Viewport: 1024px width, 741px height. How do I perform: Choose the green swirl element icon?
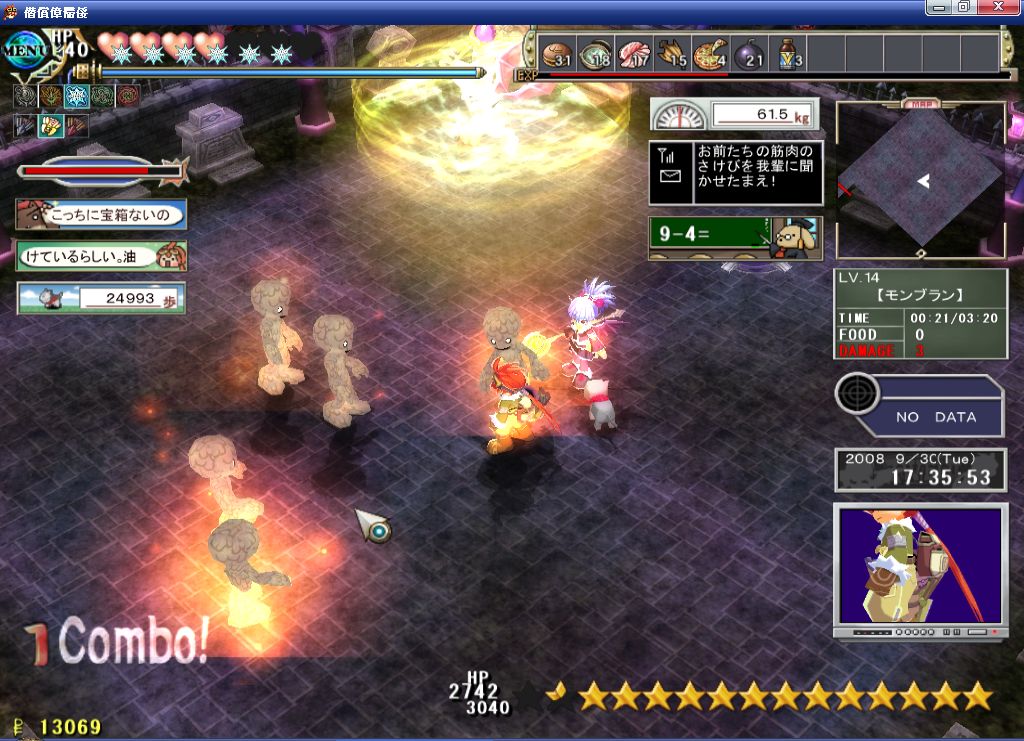pos(101,97)
